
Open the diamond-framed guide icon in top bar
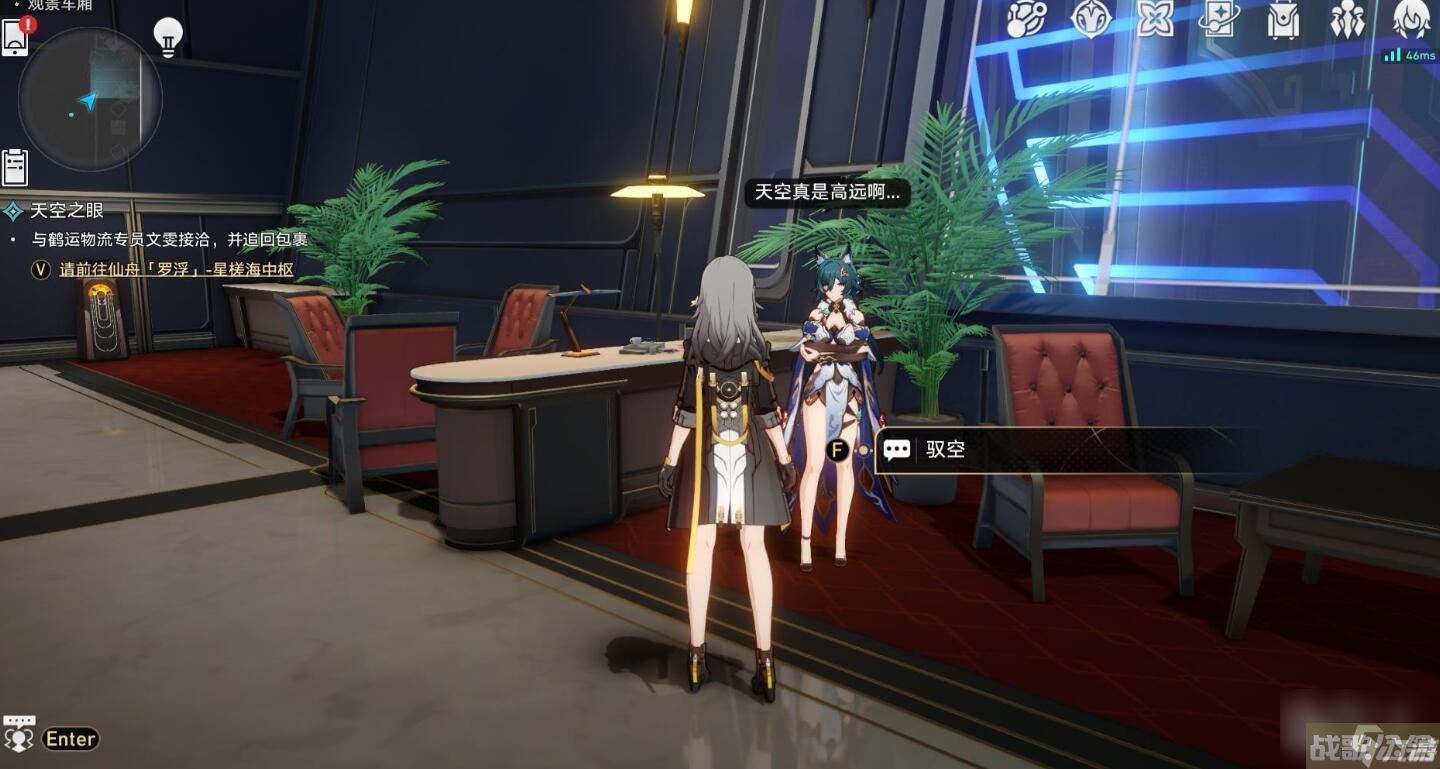(x=1090, y=19)
